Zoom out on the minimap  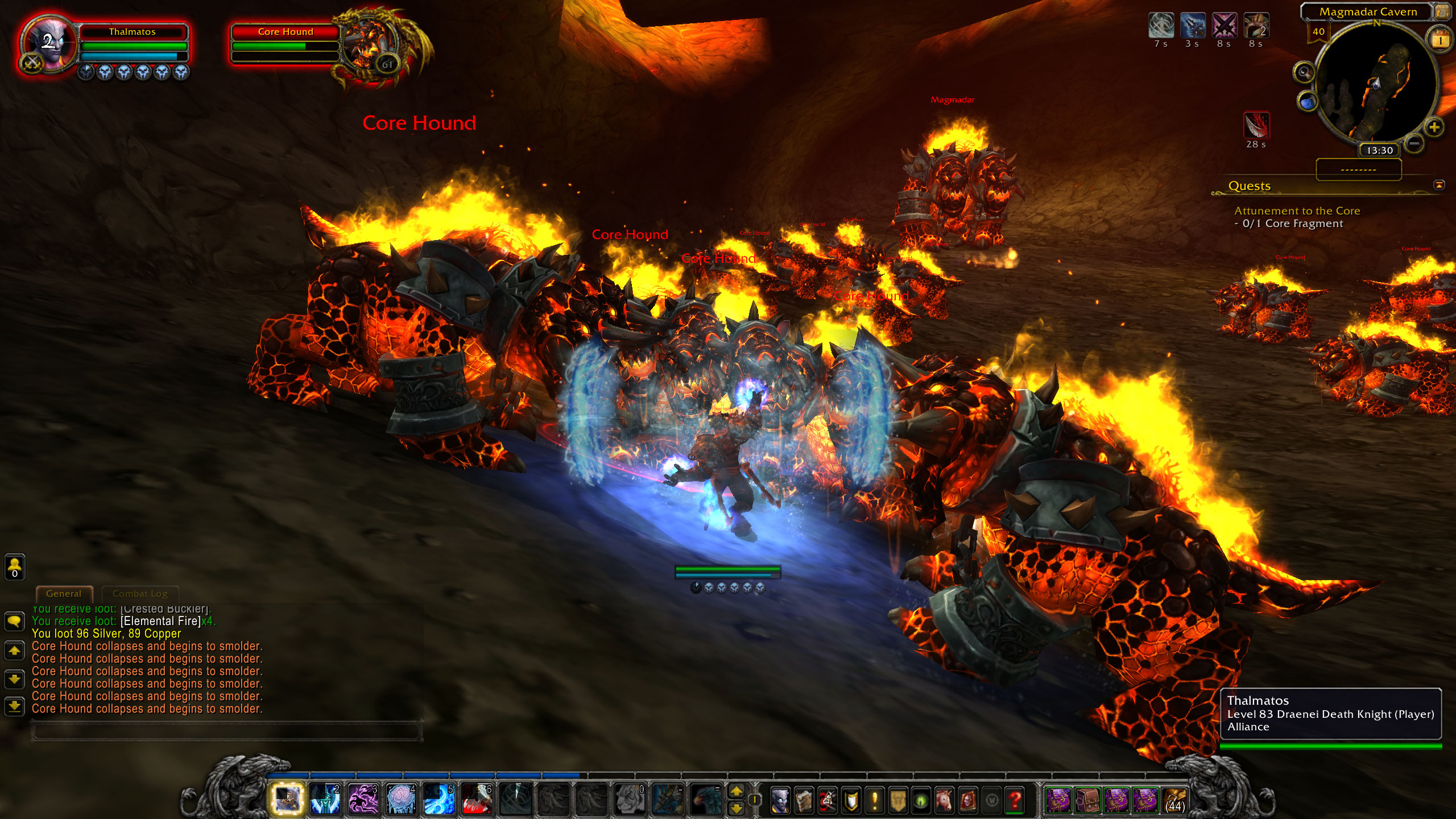(x=1414, y=143)
